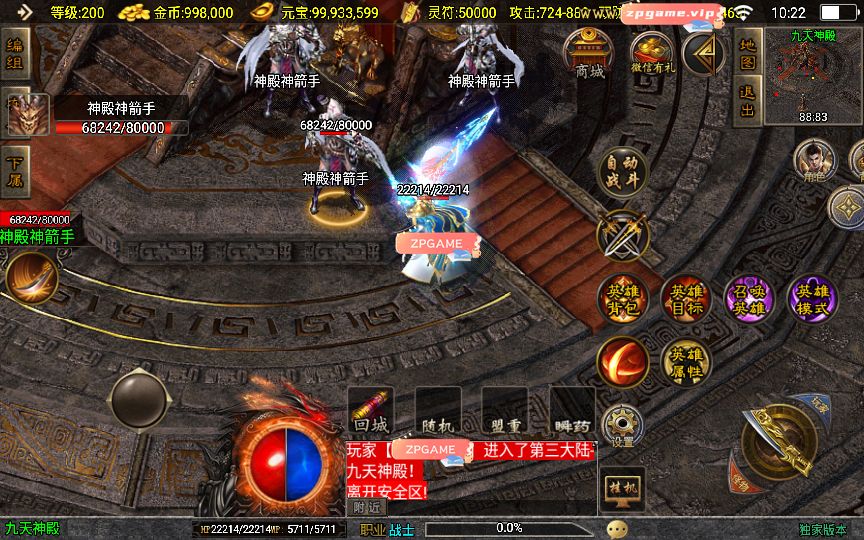Open the 地图 map button

click(x=747, y=54)
